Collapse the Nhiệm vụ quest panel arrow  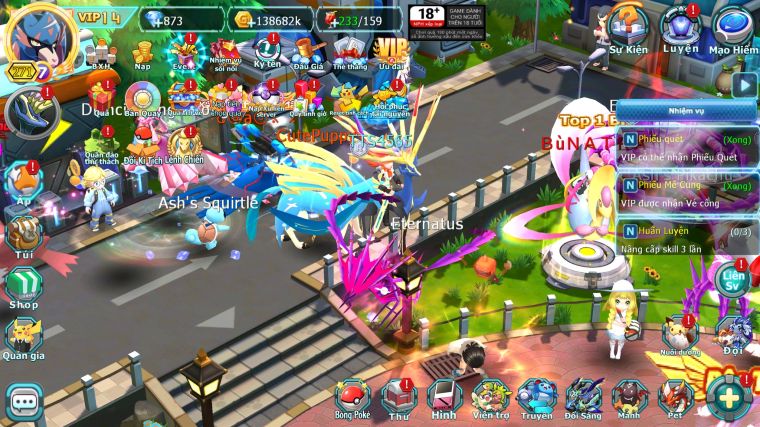coord(742,84)
